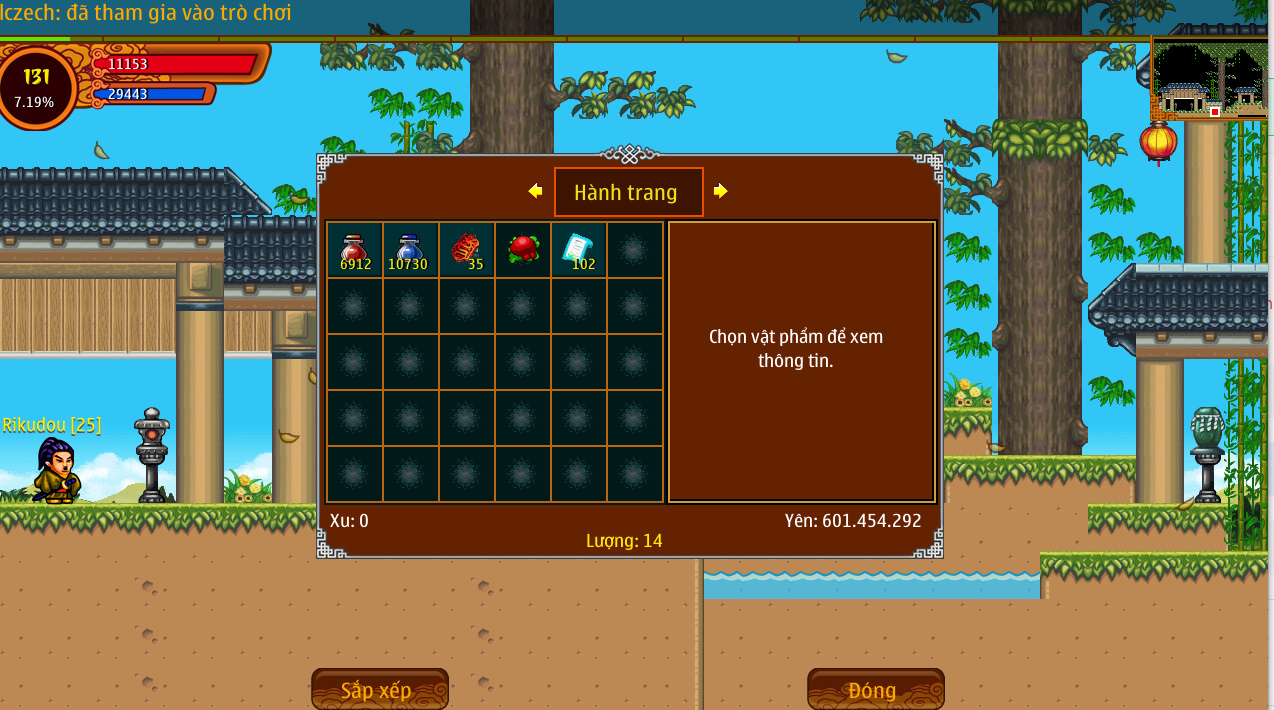Viewport: 1274px width, 710px height.
Task: Choose the red dragon scroll item
Action: pos(466,250)
